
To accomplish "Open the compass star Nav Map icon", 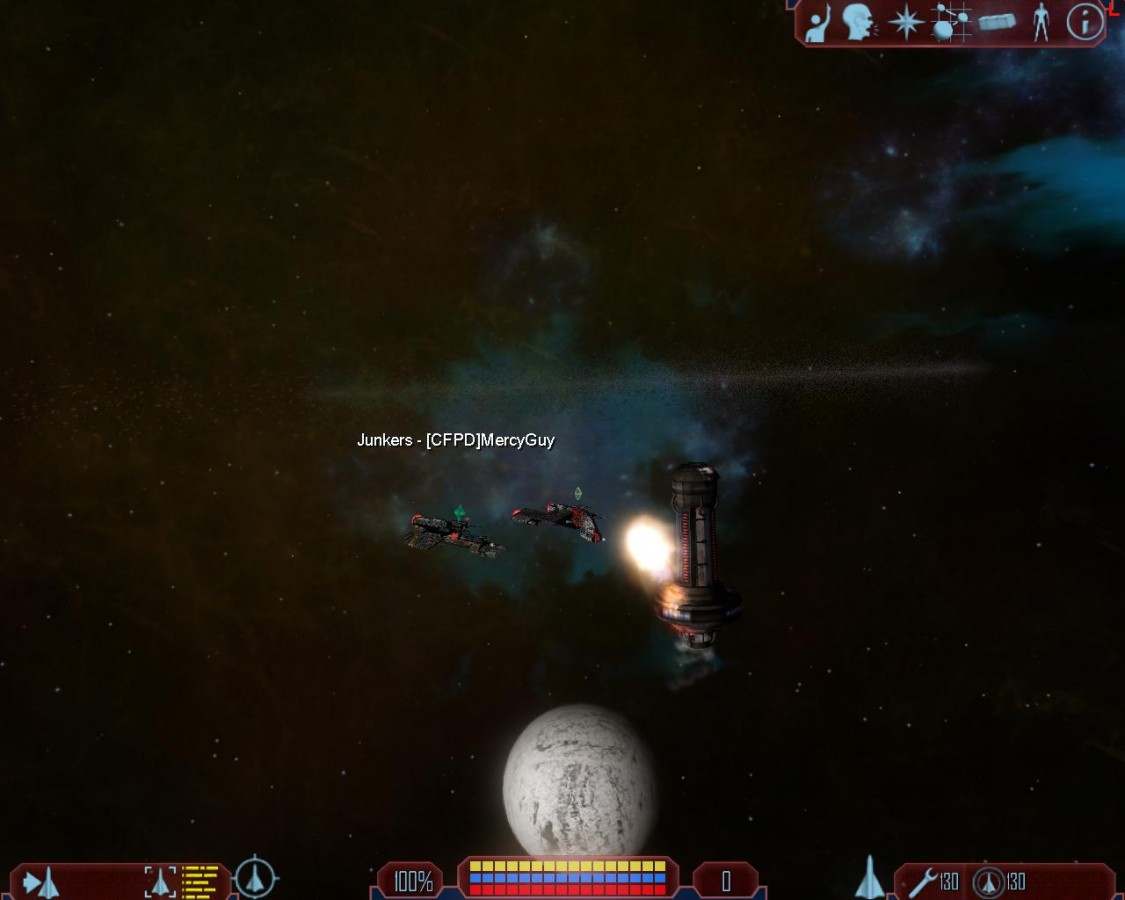I will coord(906,22).
